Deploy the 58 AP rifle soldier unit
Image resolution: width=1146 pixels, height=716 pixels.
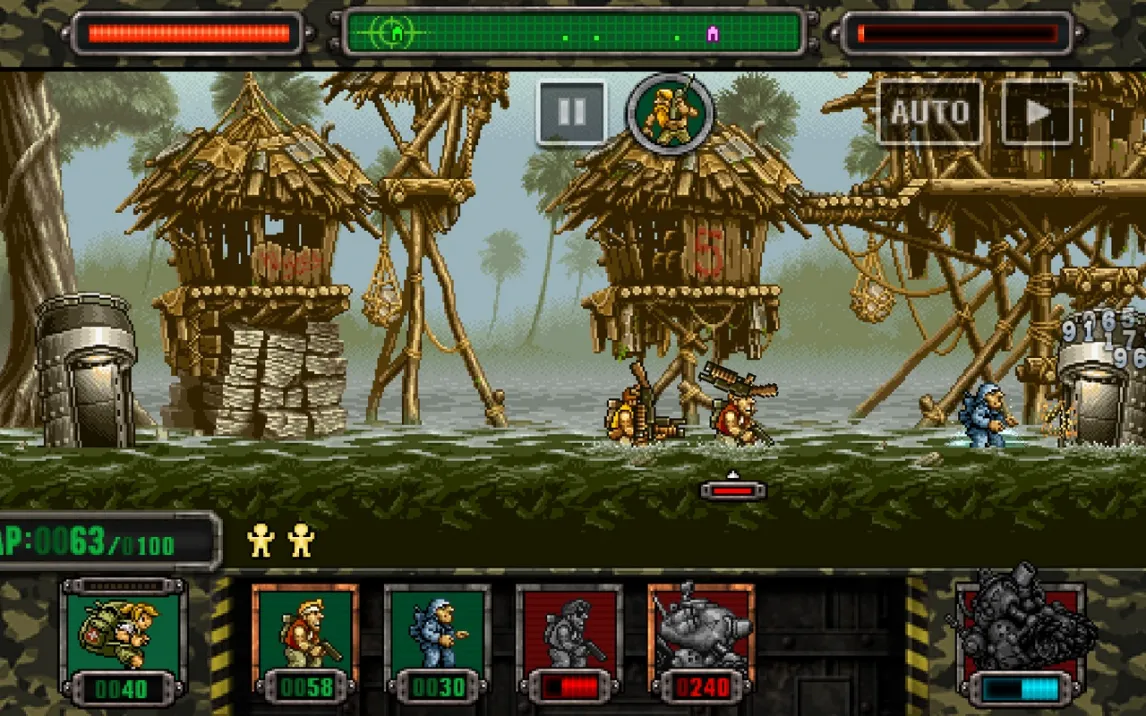click(x=305, y=641)
